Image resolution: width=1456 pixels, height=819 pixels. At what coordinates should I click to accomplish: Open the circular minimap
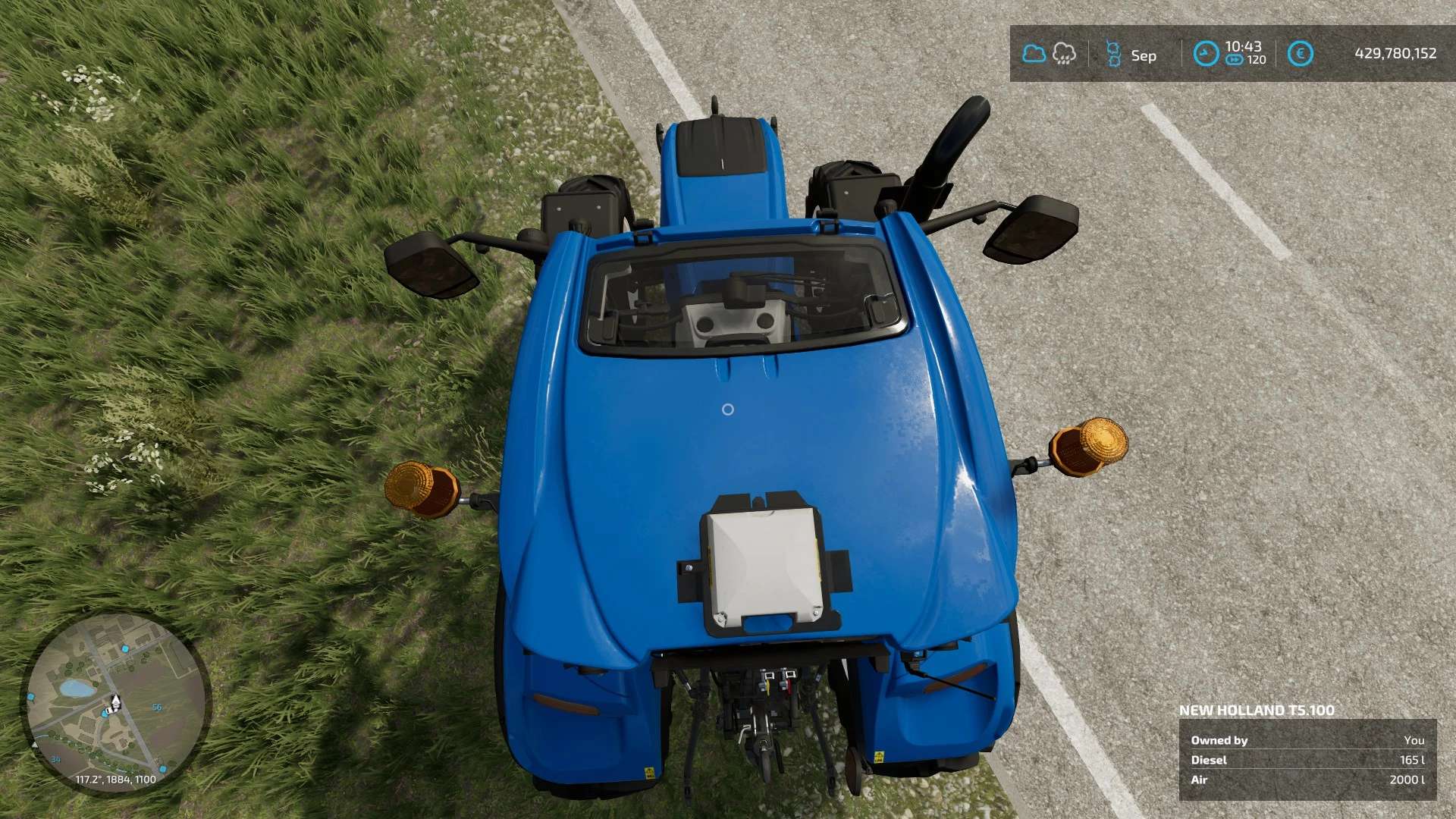coord(115,704)
